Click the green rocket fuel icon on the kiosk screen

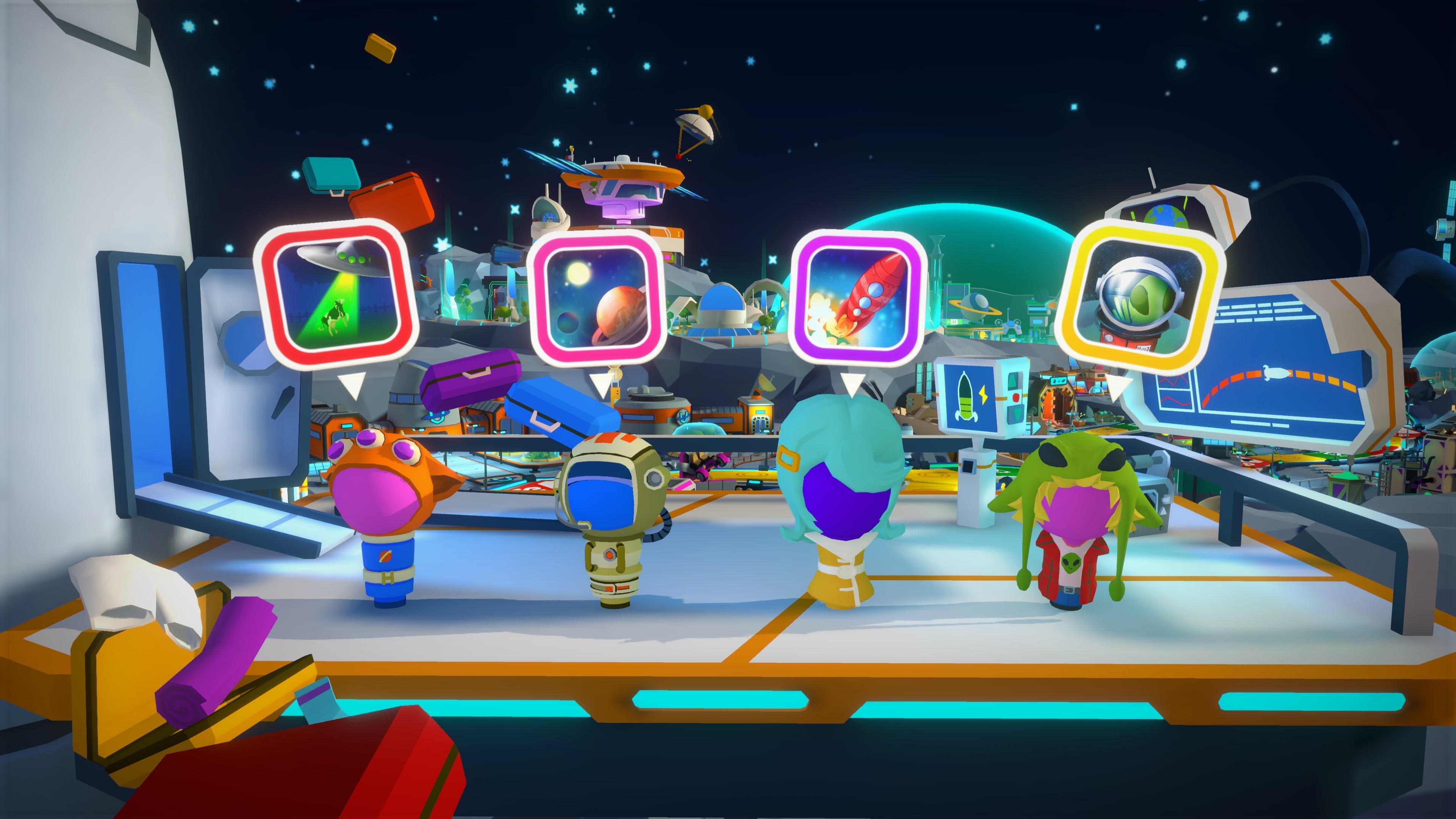965,397
